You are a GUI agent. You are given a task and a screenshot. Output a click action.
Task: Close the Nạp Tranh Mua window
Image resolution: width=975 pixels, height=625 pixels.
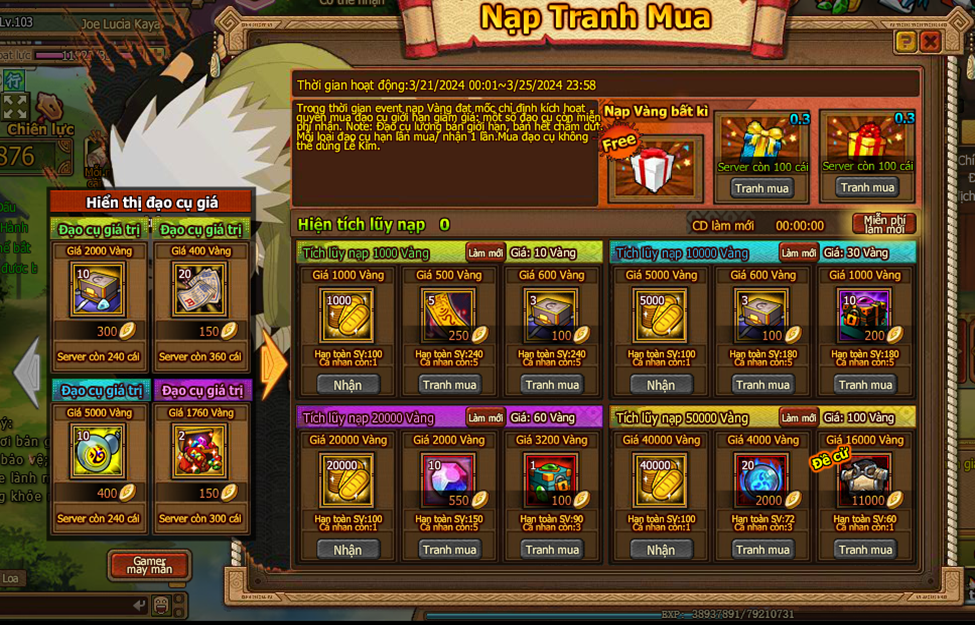pos(930,41)
